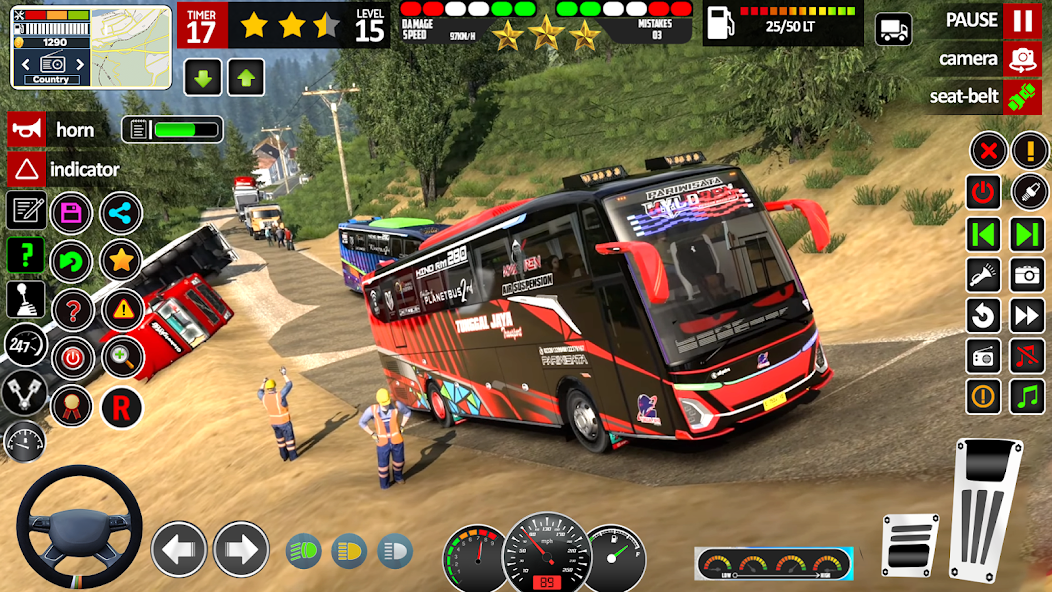Image resolution: width=1052 pixels, height=592 pixels.
Task: Open the blue share icon
Action: [x=121, y=212]
